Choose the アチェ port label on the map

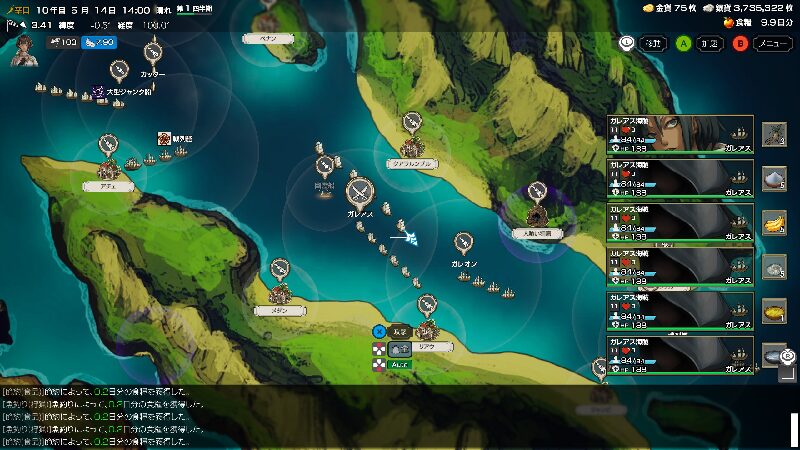108,186
